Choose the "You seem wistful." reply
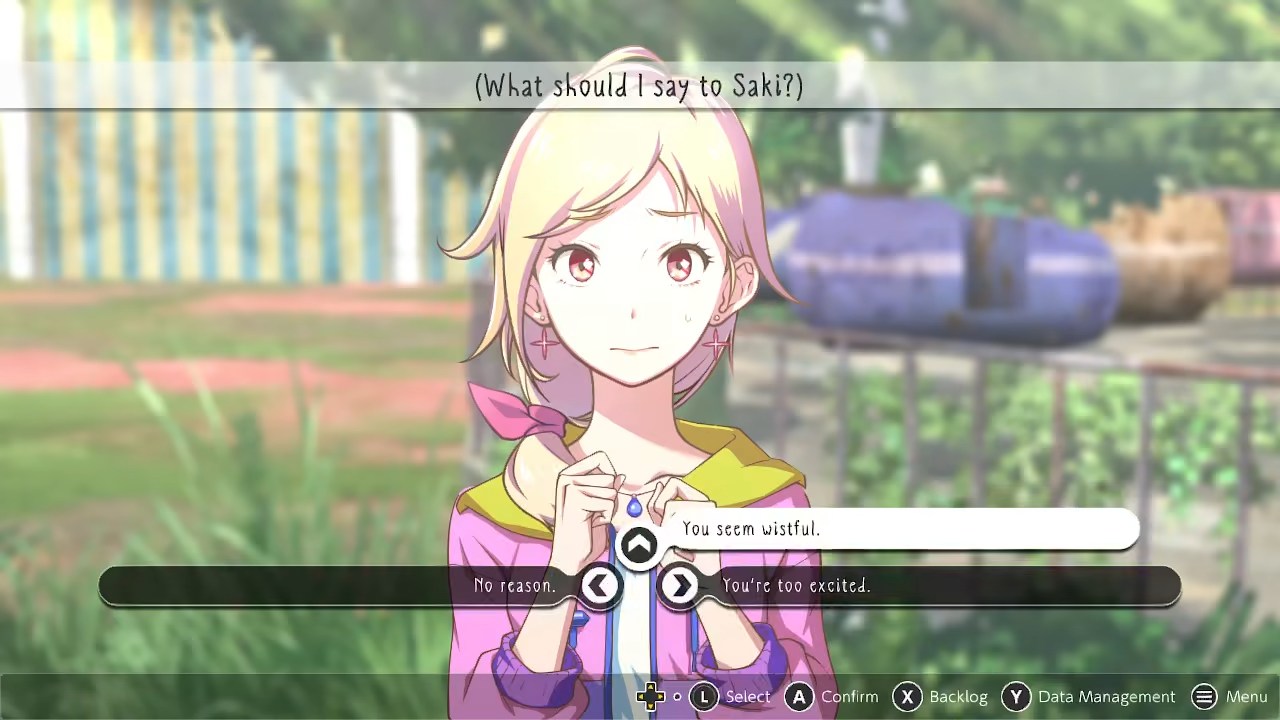1280x720 pixels. tap(751, 529)
